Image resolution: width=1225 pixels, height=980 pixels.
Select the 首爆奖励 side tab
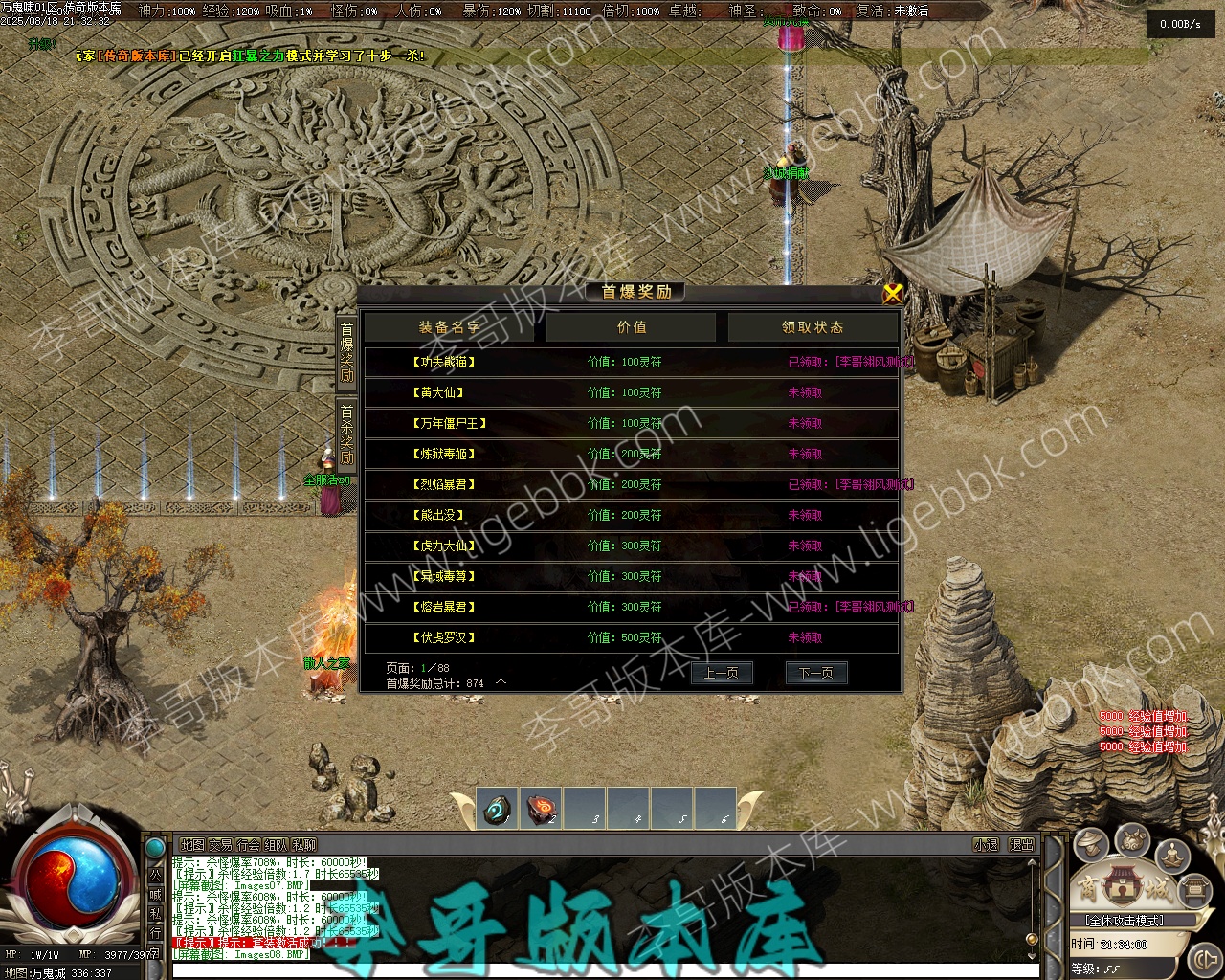pos(346,351)
